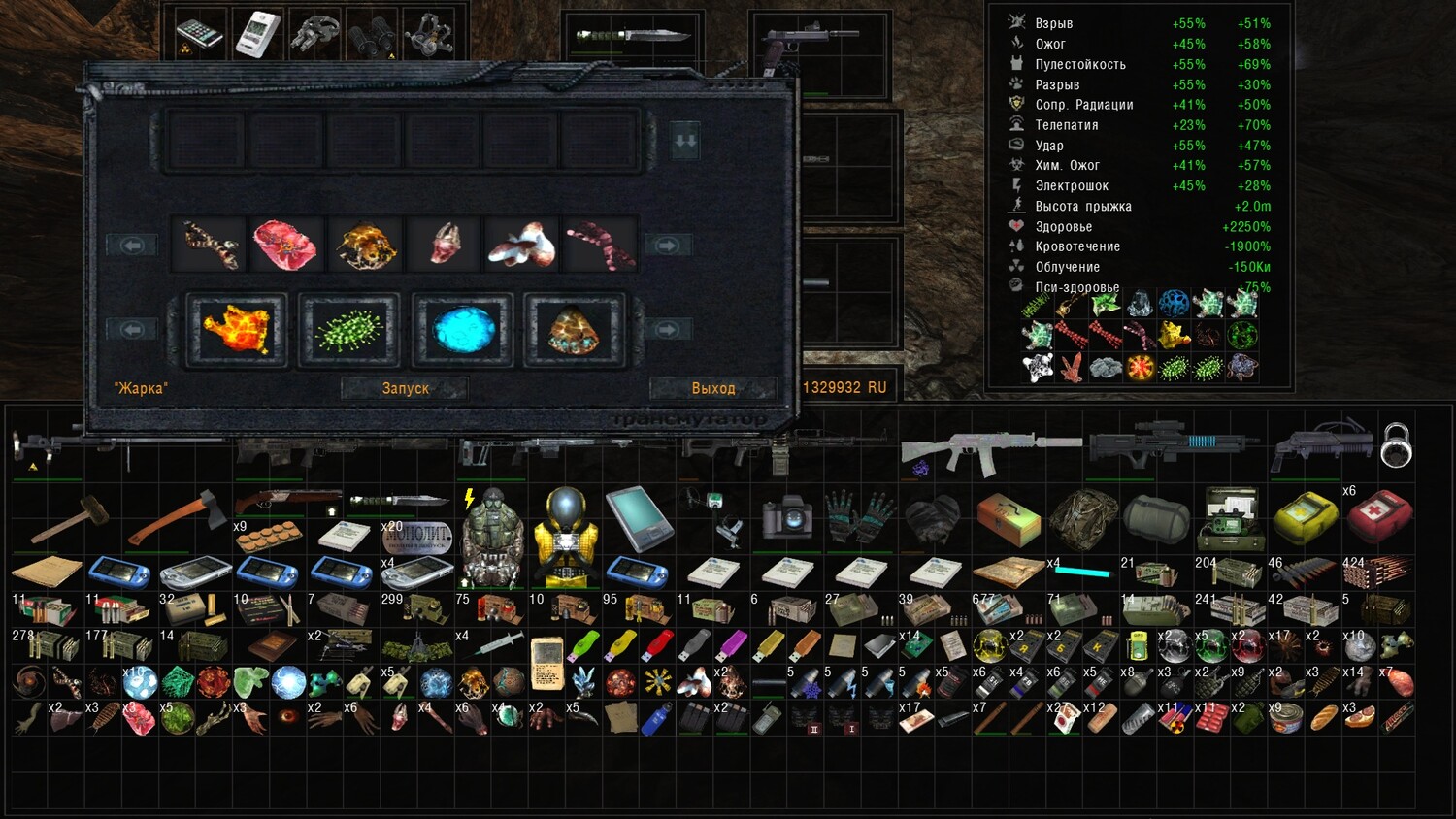Select the pink meat chunk ingredient
The height and width of the screenshot is (819, 1456).
[x=285, y=245]
